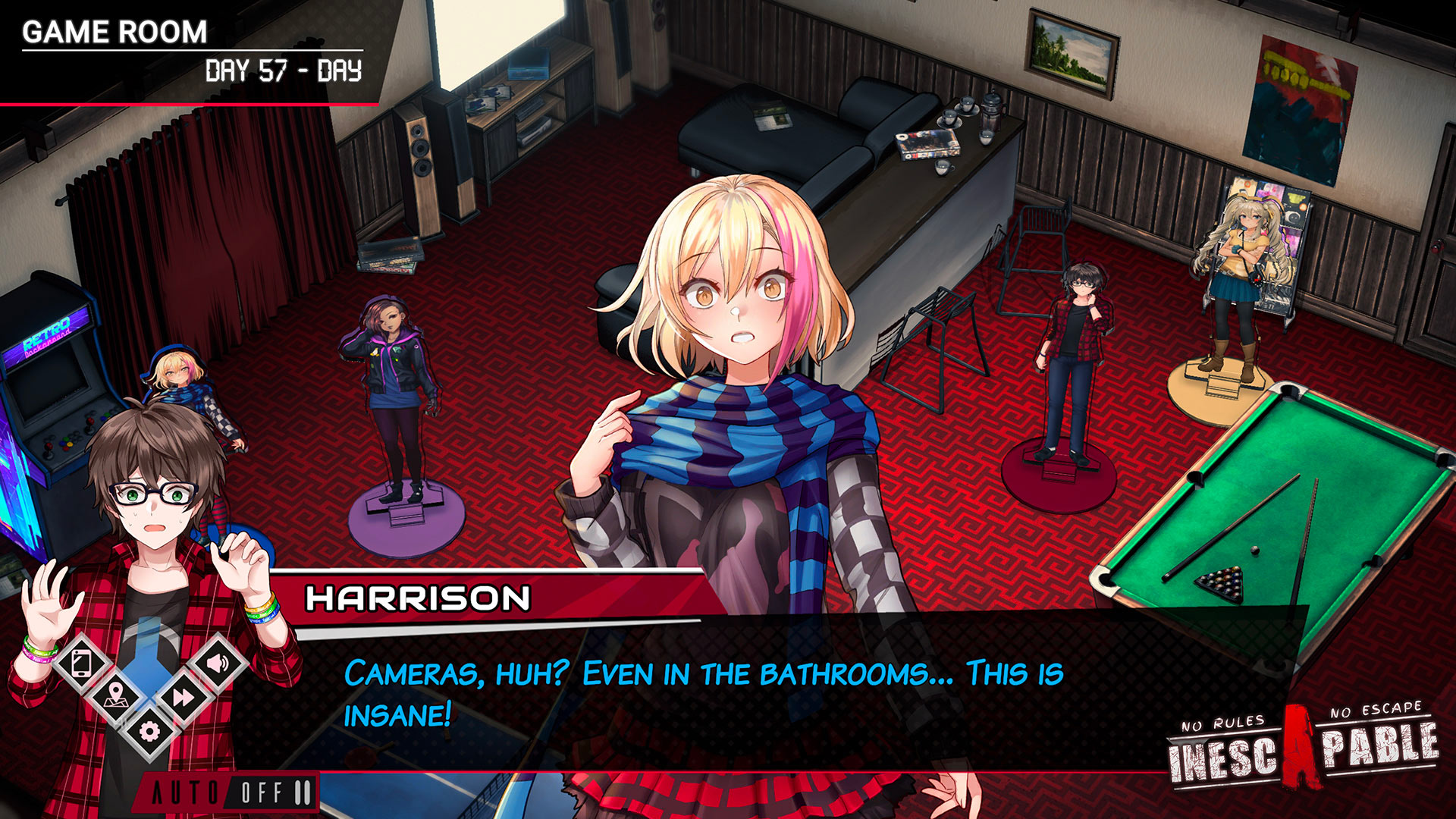
Task: Click the speaker sound icon
Action: point(217,664)
